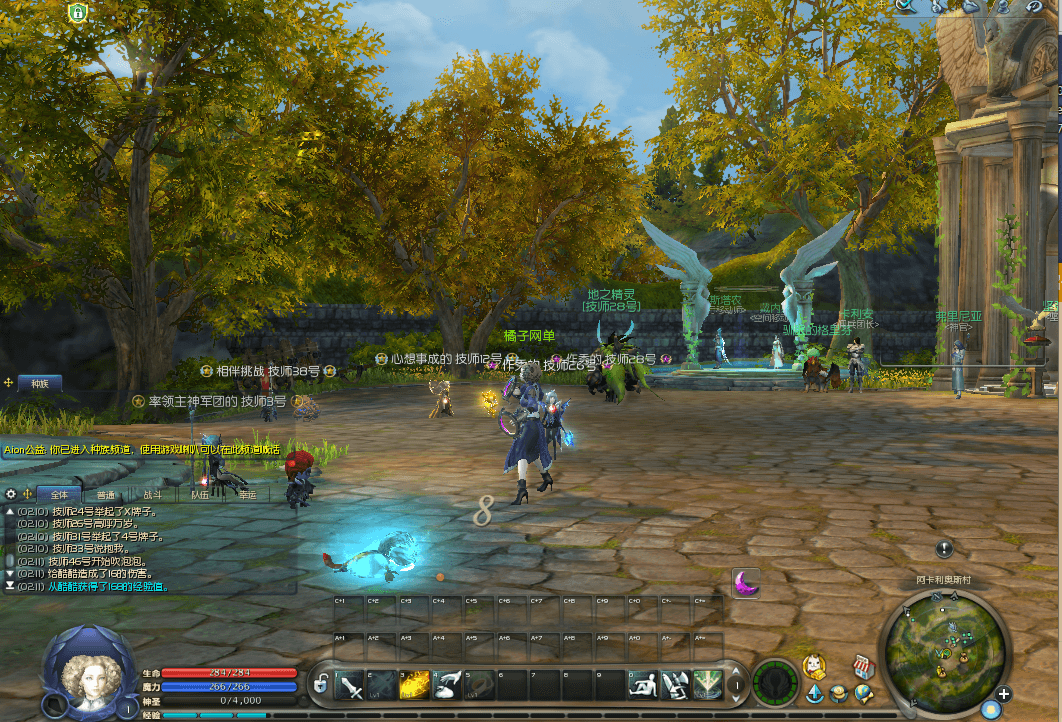Screen dimensions: 1062x722
Task: Open the magnifying glass checkmark icon
Action: tap(905, 6)
